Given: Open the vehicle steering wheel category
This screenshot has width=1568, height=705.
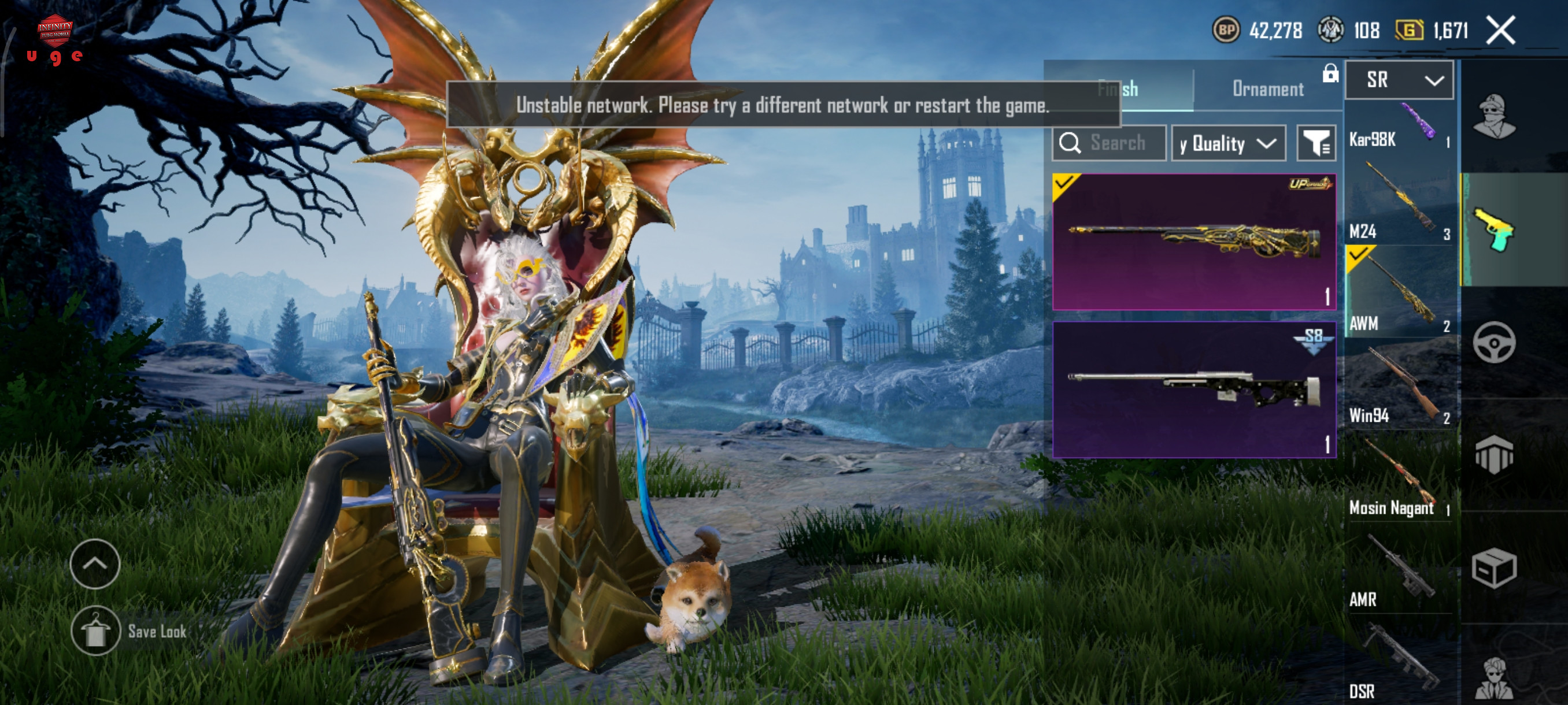Looking at the screenshot, I should pyautogui.click(x=1495, y=343).
